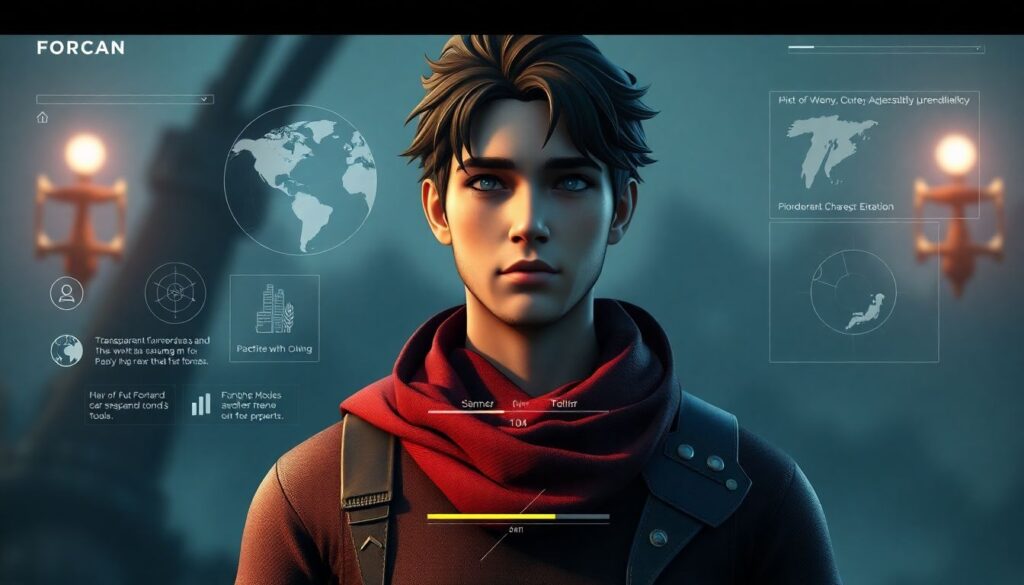The width and height of the screenshot is (1024, 585).
Task: Open the dropdown bar under FORCAN
Action: click(x=125, y=99)
